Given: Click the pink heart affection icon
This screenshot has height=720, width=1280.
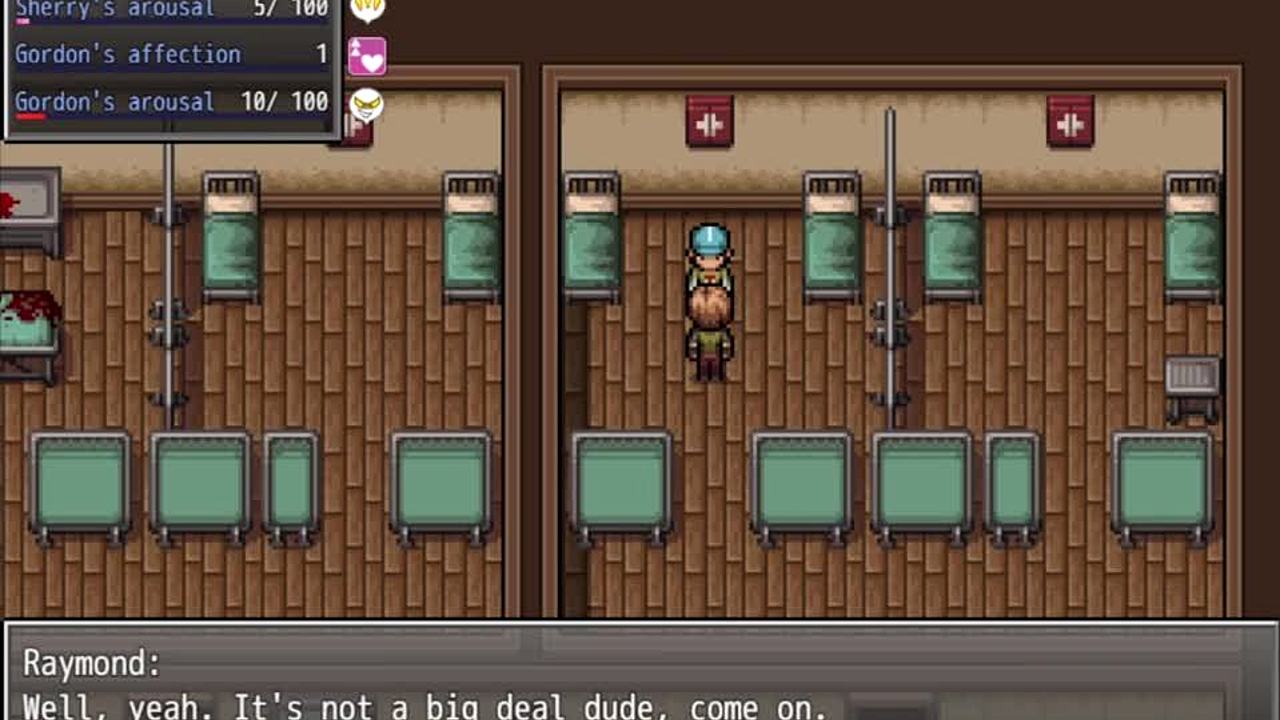Looking at the screenshot, I should [367, 56].
